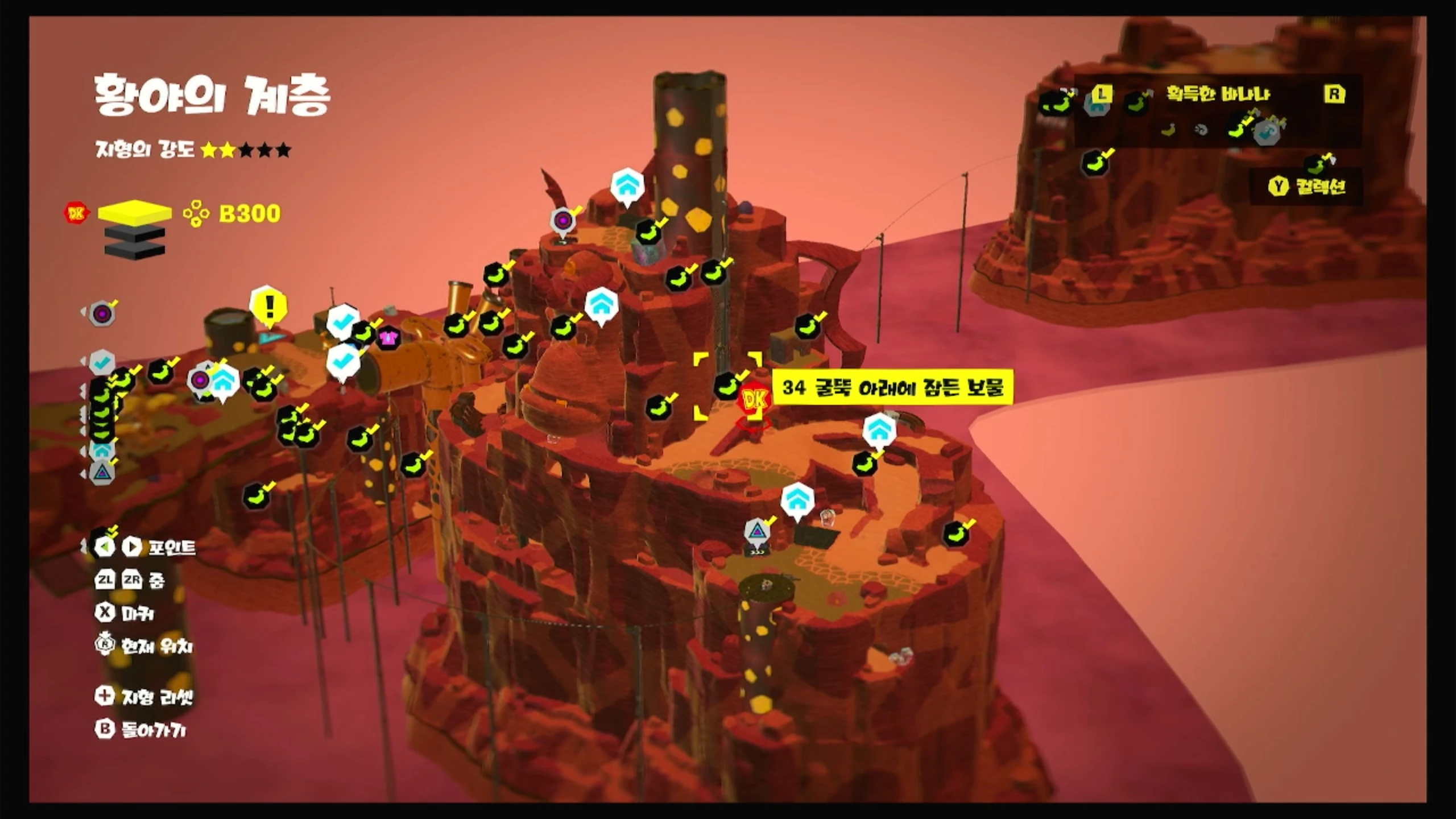1456x819 pixels.
Task: Select the triangle icon in the left marker list
Action: [102, 472]
